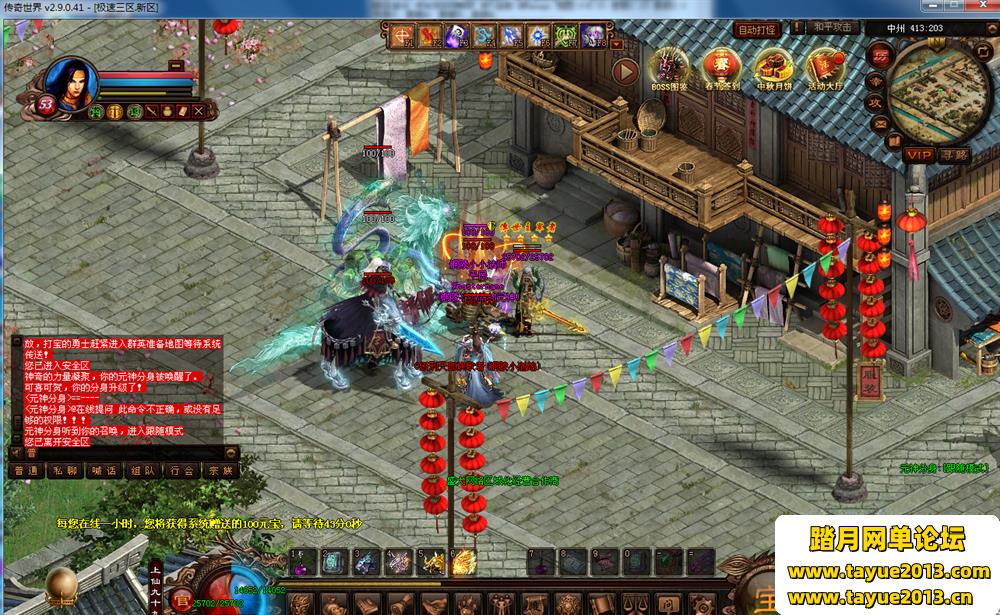The image size is (1000, 615).
Task: Click the 寻路 pathfinding button
Action: click(x=955, y=155)
